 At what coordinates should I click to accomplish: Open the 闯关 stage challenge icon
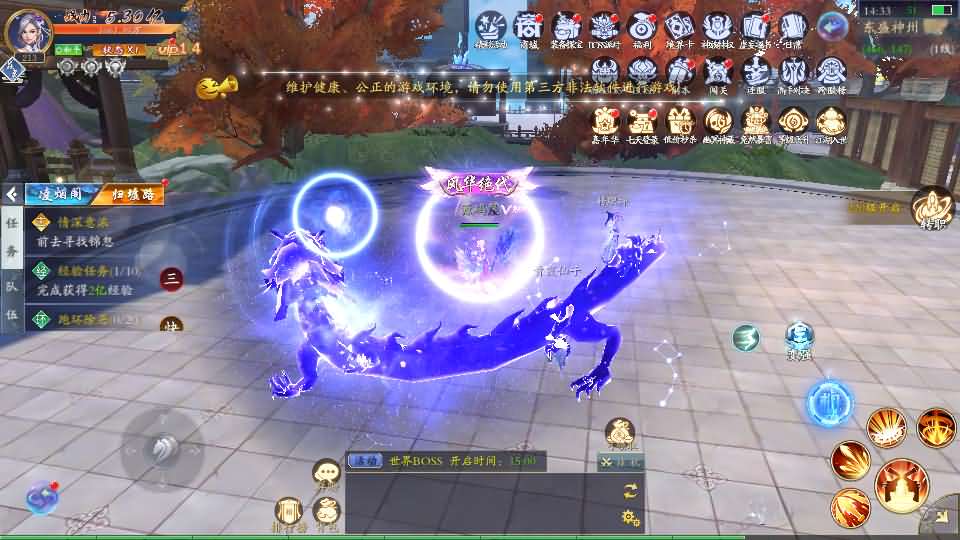(717, 72)
